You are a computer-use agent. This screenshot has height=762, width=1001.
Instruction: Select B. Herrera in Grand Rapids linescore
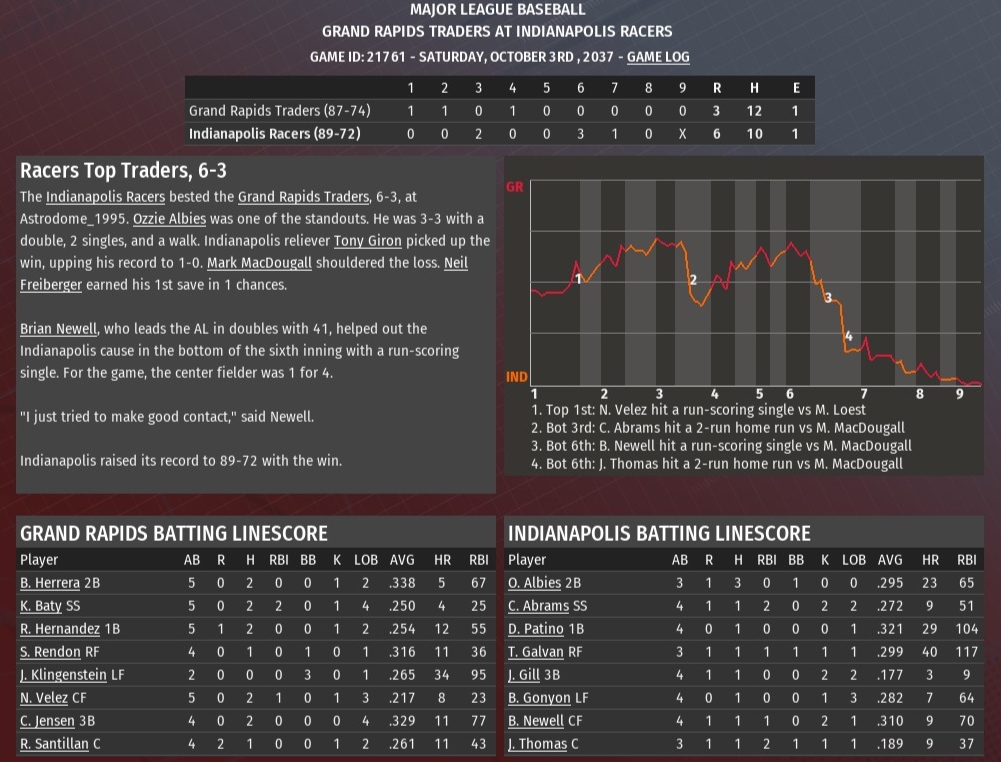[x=46, y=582]
